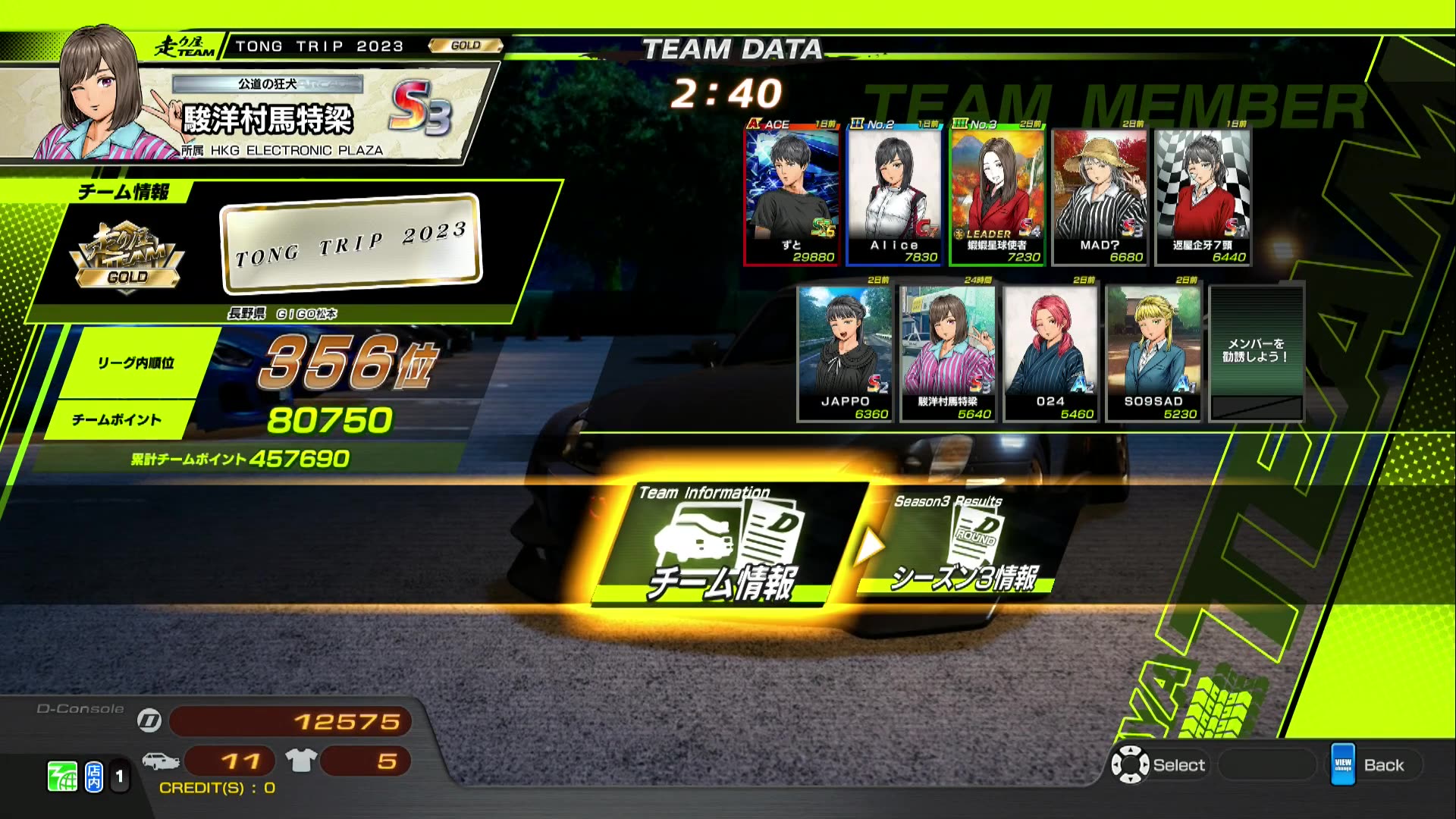Click the t-shirt item count icon
The height and width of the screenshot is (819, 1456).
[302, 761]
